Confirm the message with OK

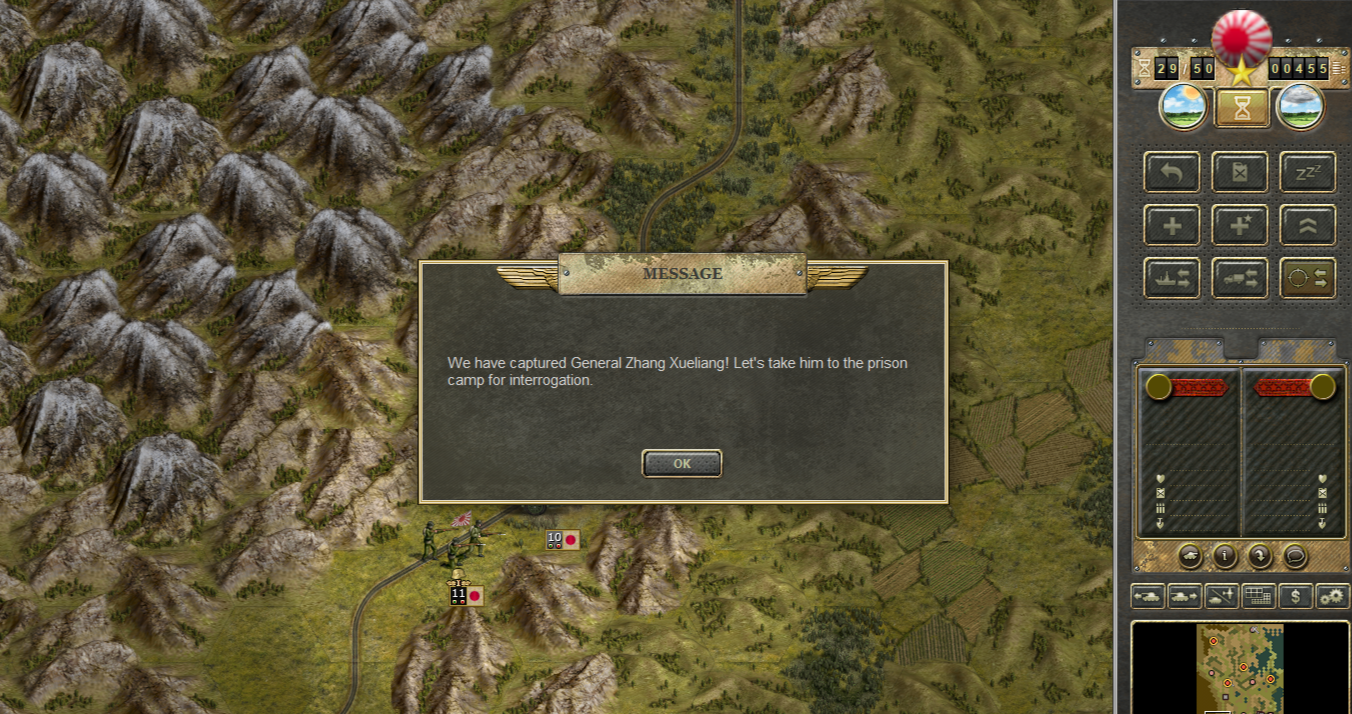coord(681,463)
